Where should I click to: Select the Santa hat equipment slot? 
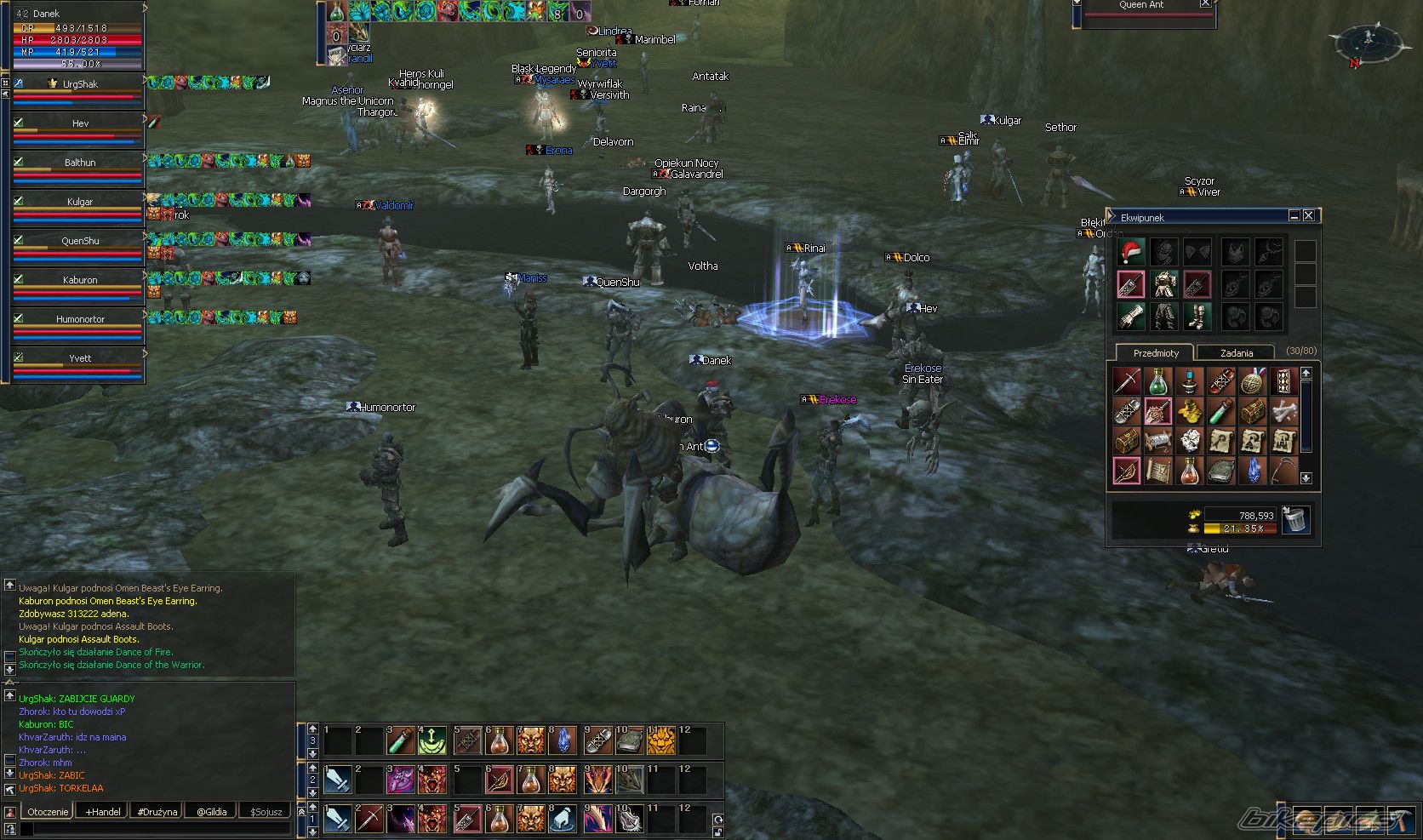(x=1130, y=253)
